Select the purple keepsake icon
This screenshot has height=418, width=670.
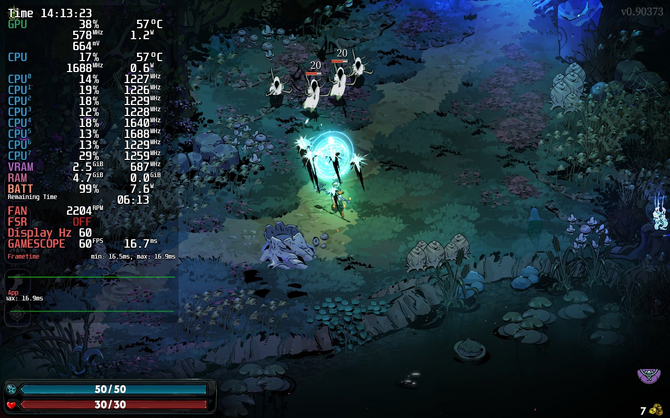pos(648,377)
